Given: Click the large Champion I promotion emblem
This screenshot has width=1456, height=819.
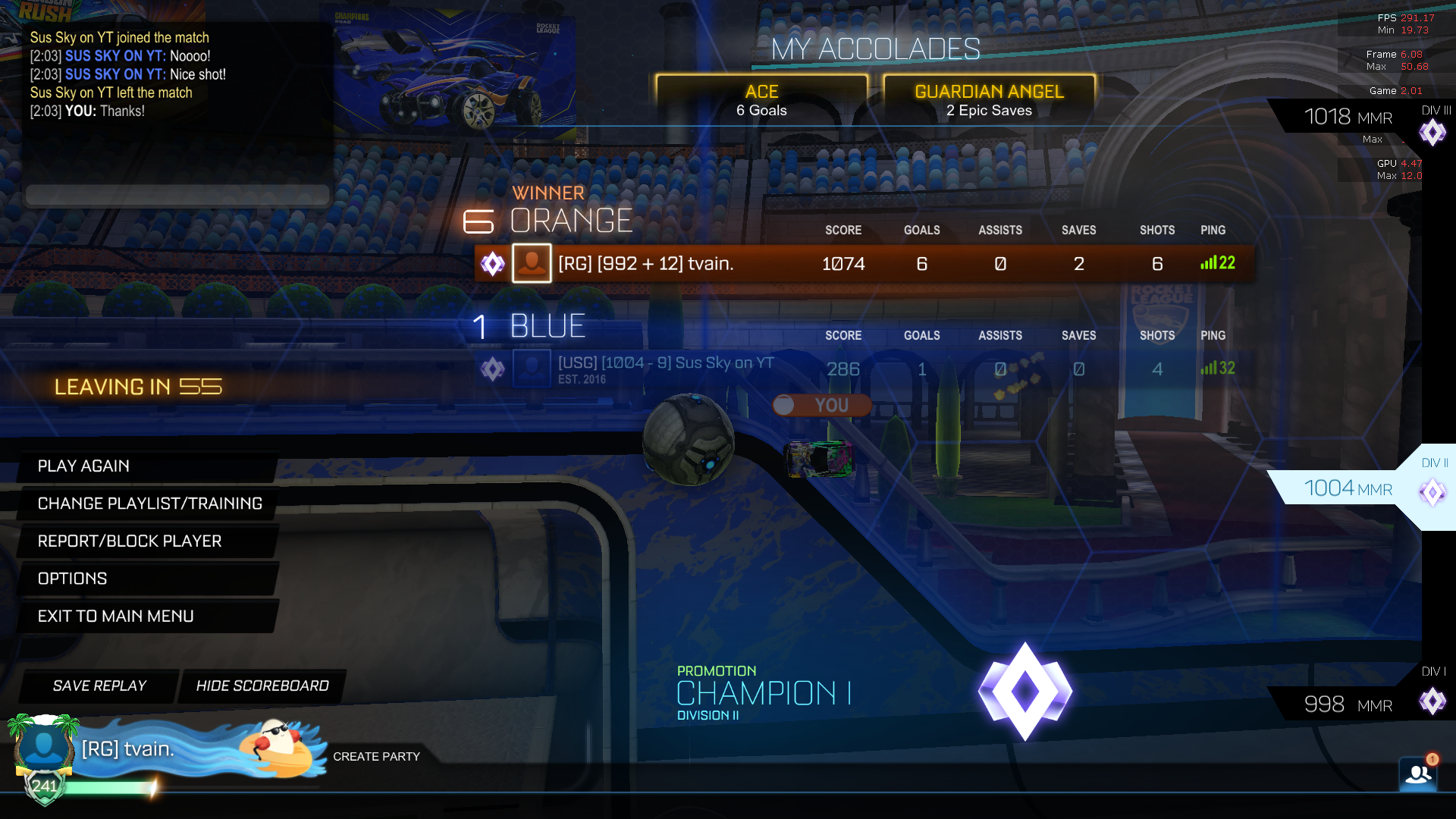Looking at the screenshot, I should (1025, 692).
